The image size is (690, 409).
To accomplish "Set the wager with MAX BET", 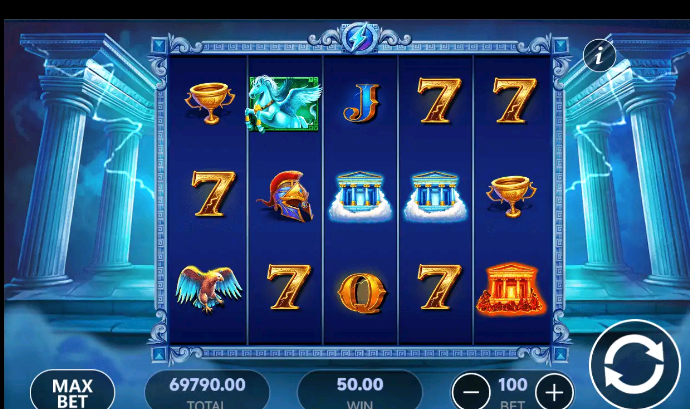I will 72,392.
